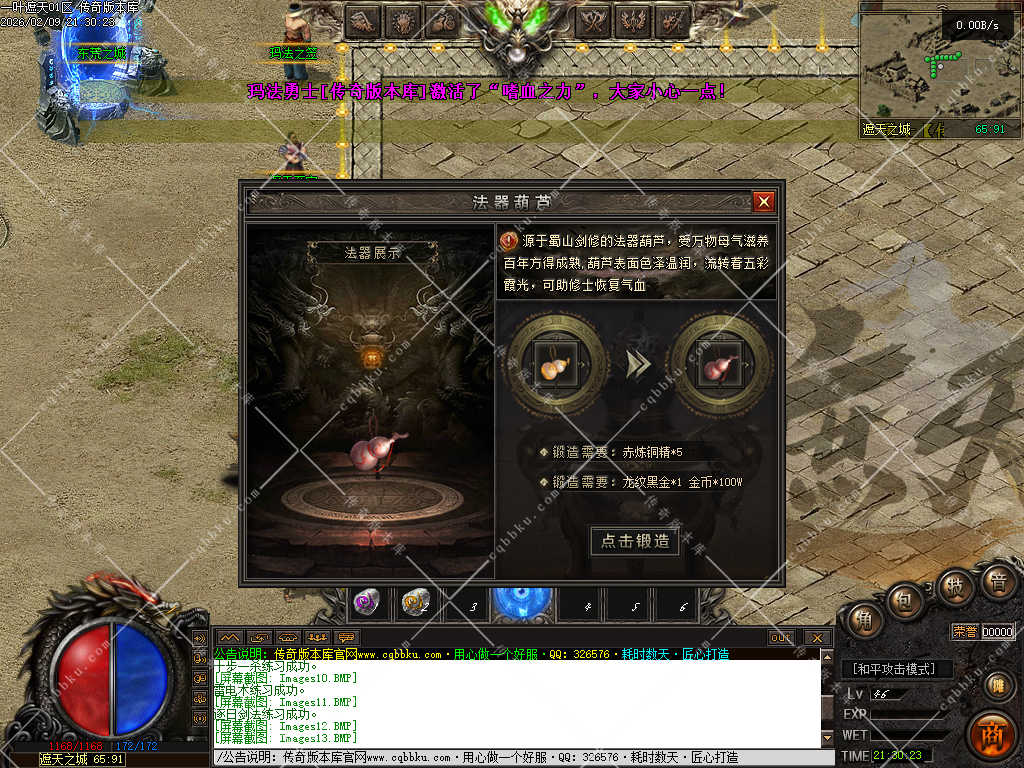Open the character panel (角 button)
The image size is (1024, 768).
click(x=862, y=619)
